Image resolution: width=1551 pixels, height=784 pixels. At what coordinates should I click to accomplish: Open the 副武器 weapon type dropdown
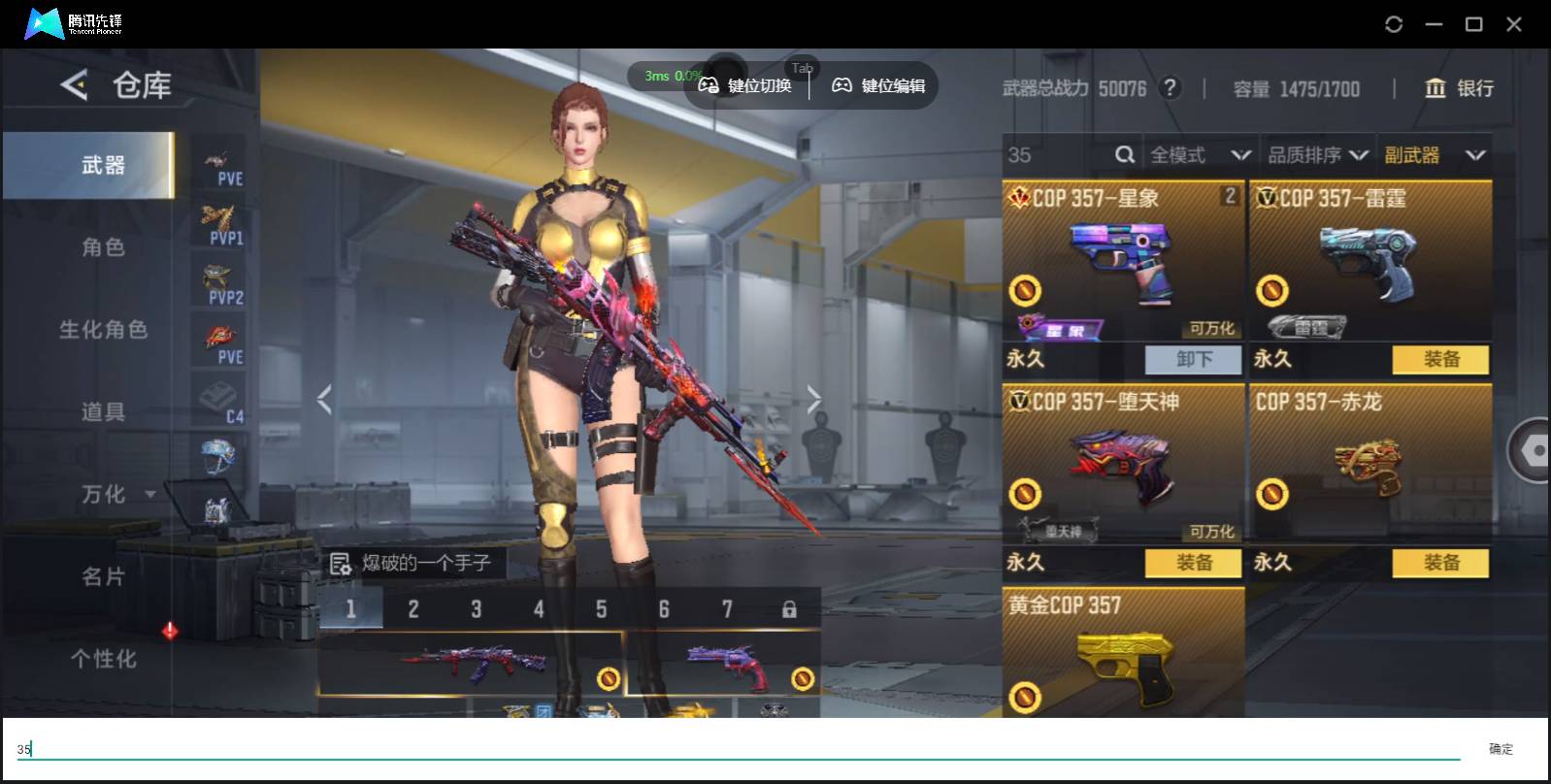tap(1435, 155)
